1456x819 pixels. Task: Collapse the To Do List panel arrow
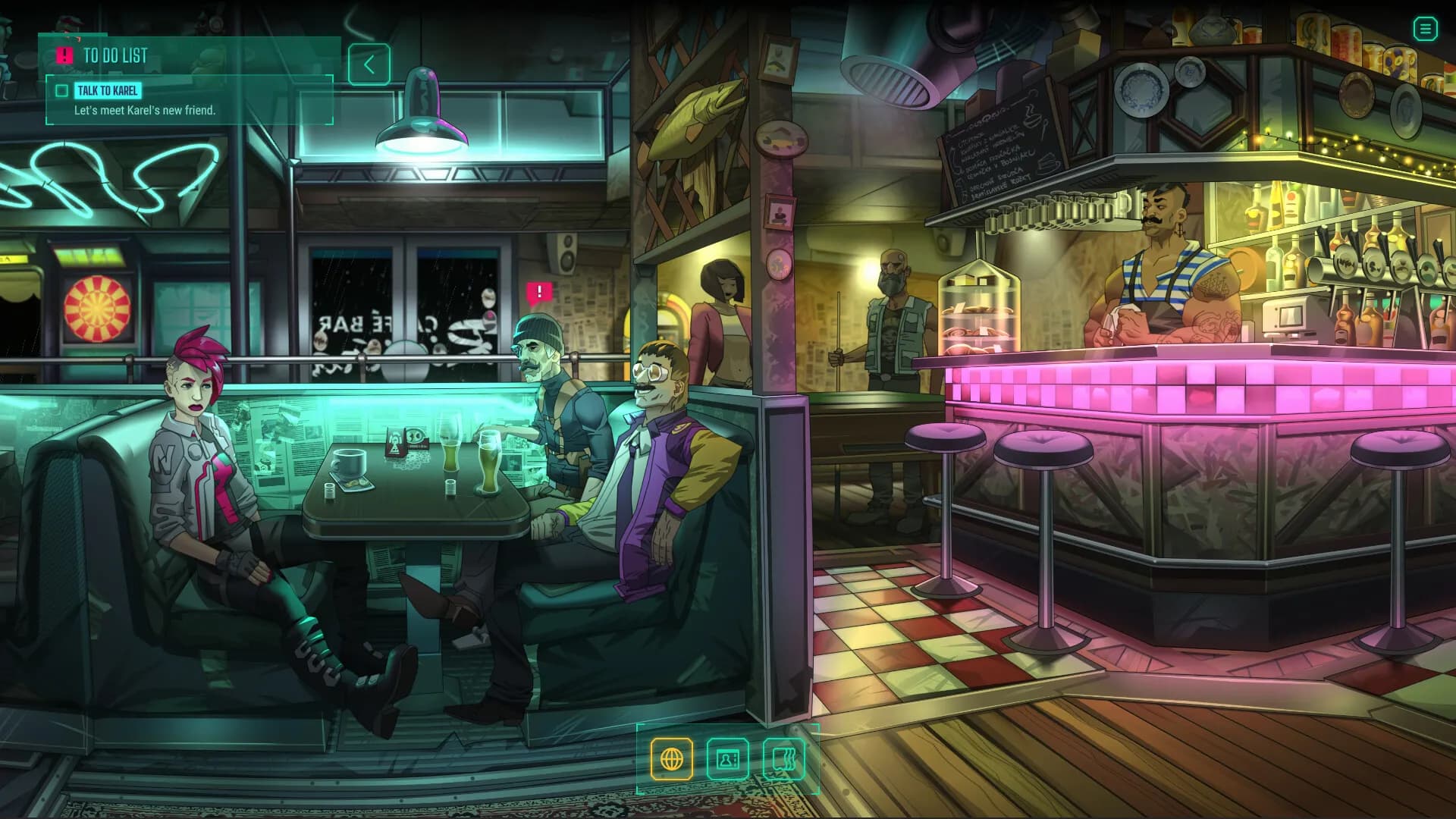[x=369, y=64]
